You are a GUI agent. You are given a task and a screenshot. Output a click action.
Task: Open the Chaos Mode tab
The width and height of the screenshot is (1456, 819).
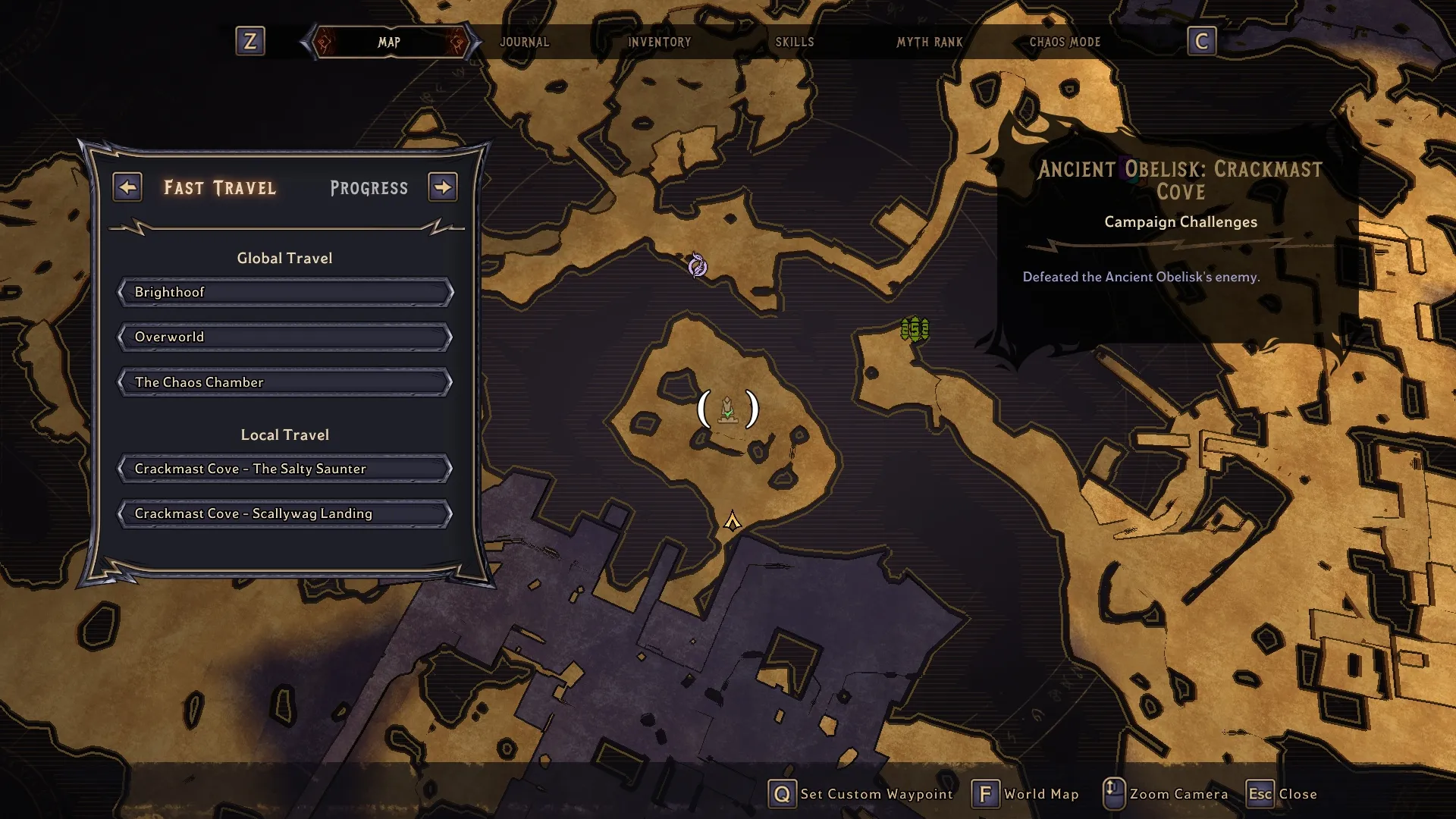(1064, 42)
